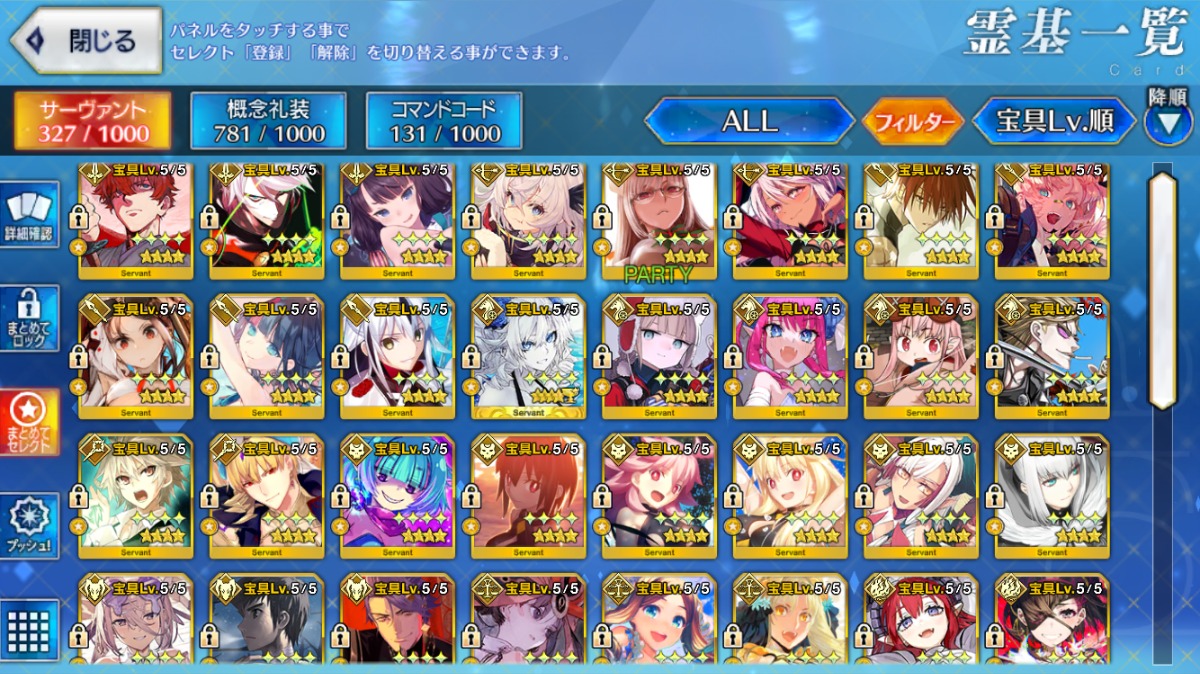
Task: Click the vertical list scrollbar handle
Action: coord(1162,290)
